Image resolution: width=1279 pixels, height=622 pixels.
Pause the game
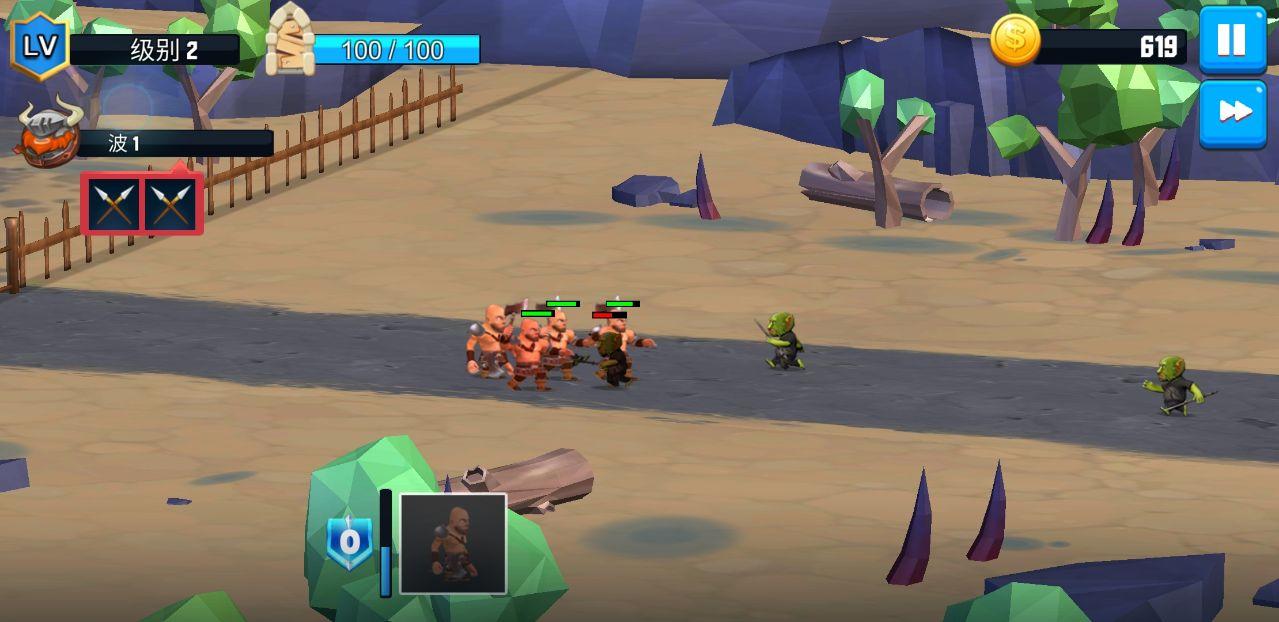(x=1232, y=40)
